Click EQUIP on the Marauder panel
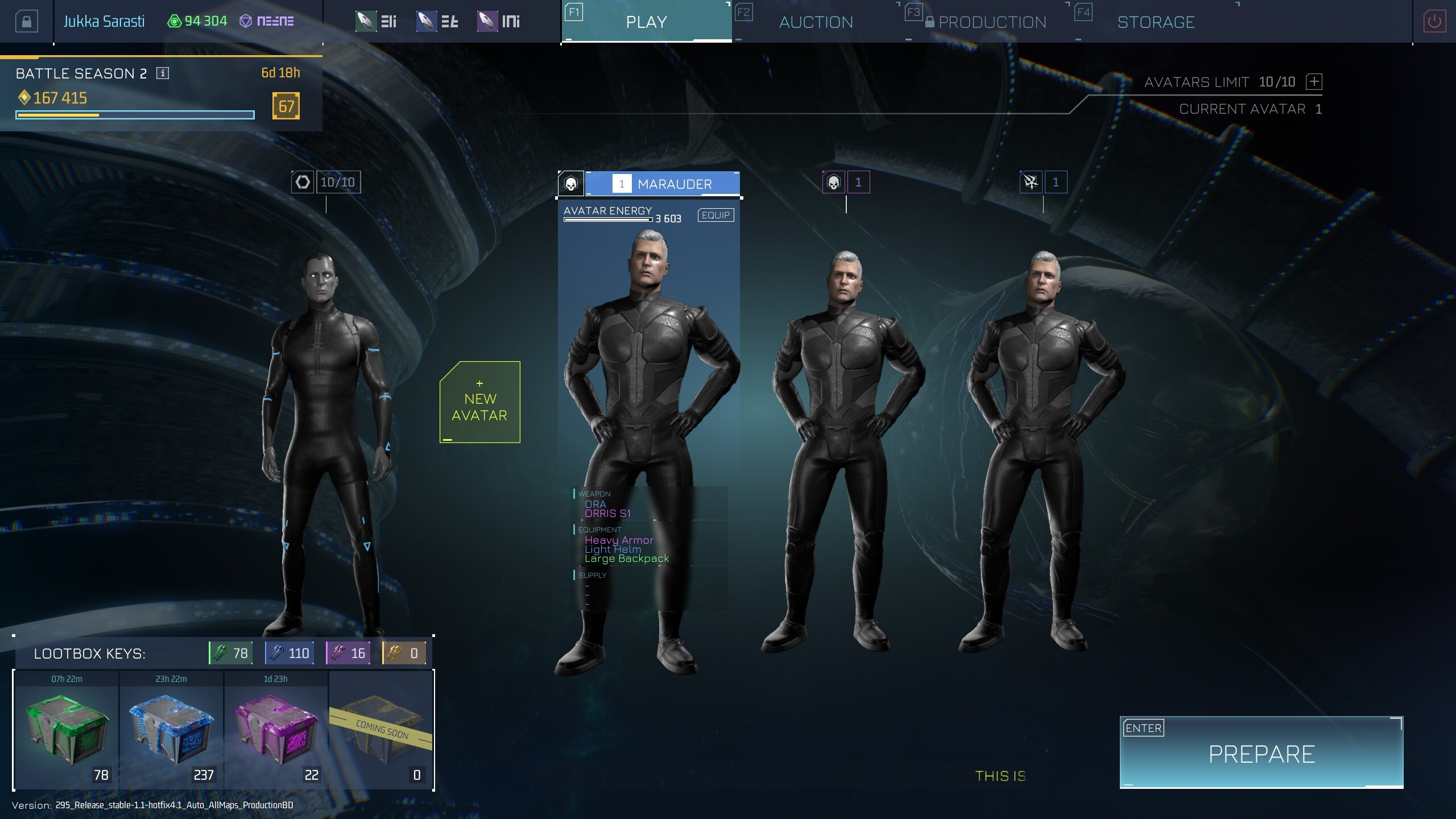The width and height of the screenshot is (1456, 819). point(715,215)
